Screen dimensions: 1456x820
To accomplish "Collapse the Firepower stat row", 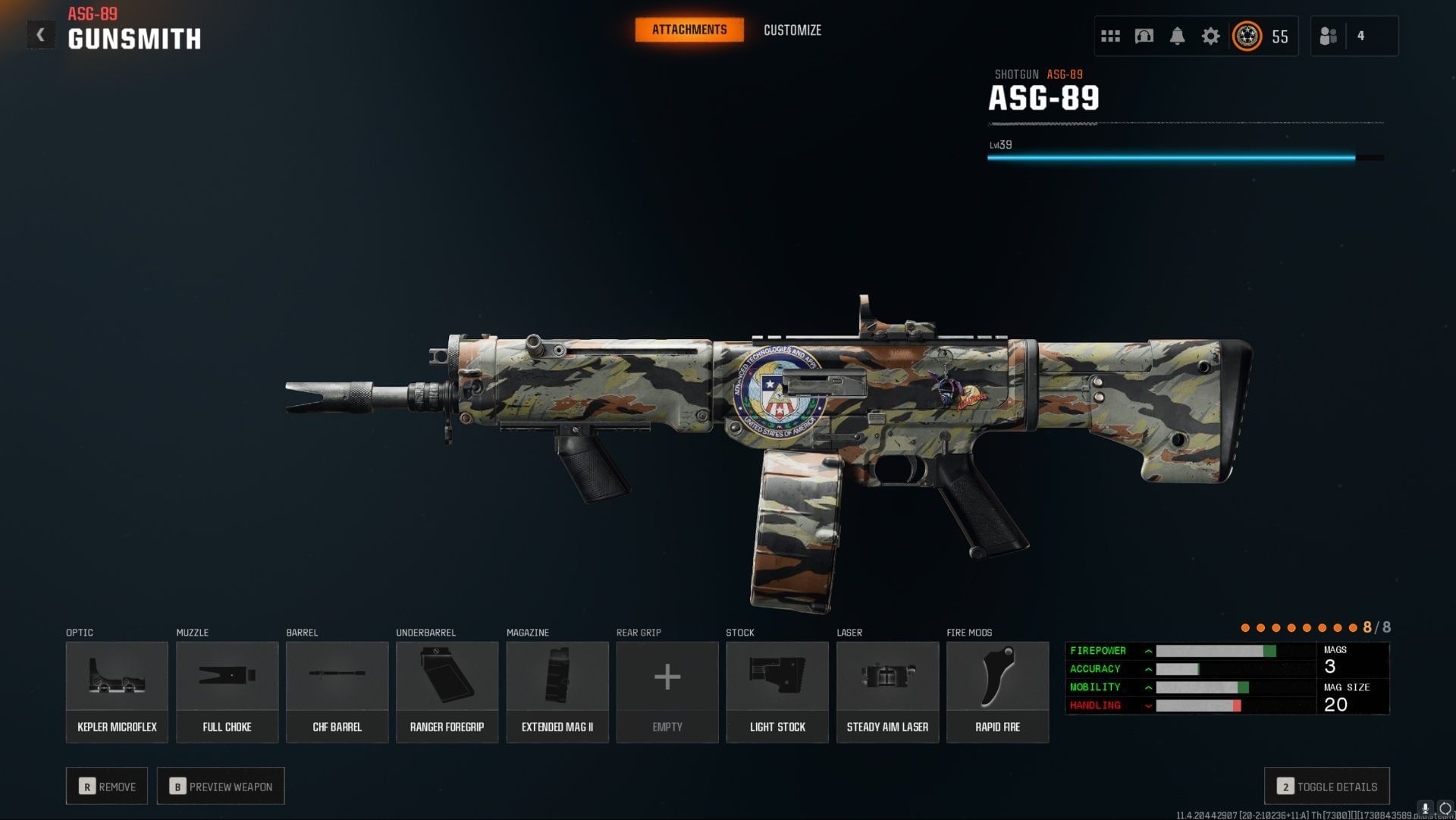I will point(1149,650).
